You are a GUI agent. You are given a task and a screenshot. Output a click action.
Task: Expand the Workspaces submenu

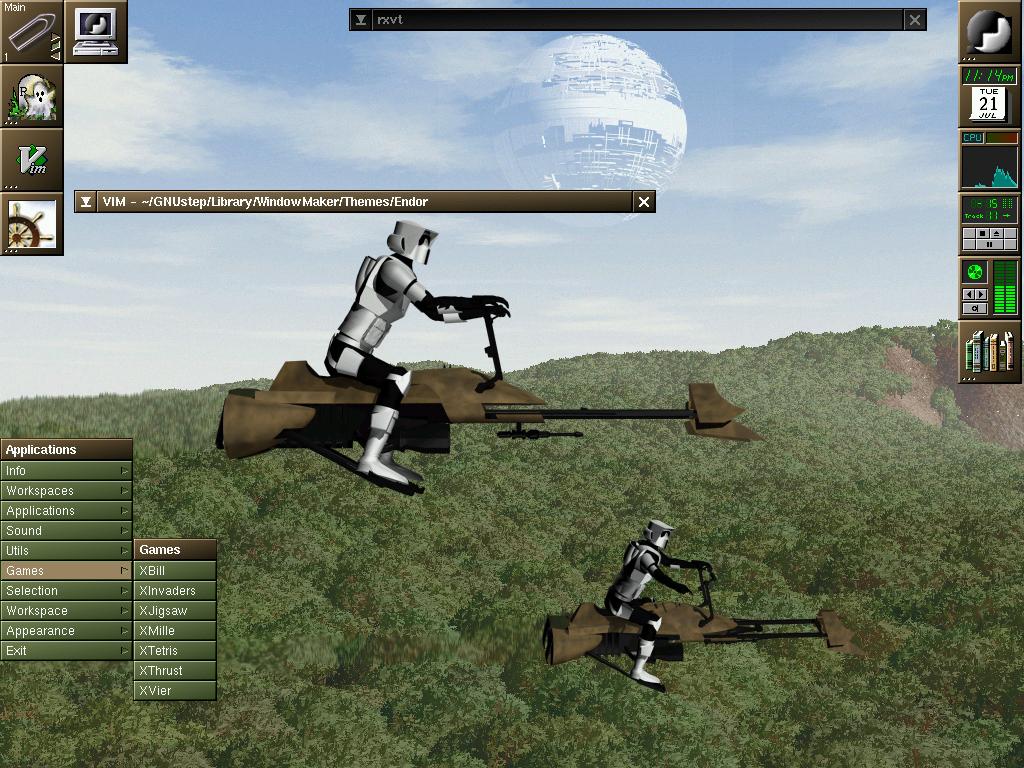point(66,491)
